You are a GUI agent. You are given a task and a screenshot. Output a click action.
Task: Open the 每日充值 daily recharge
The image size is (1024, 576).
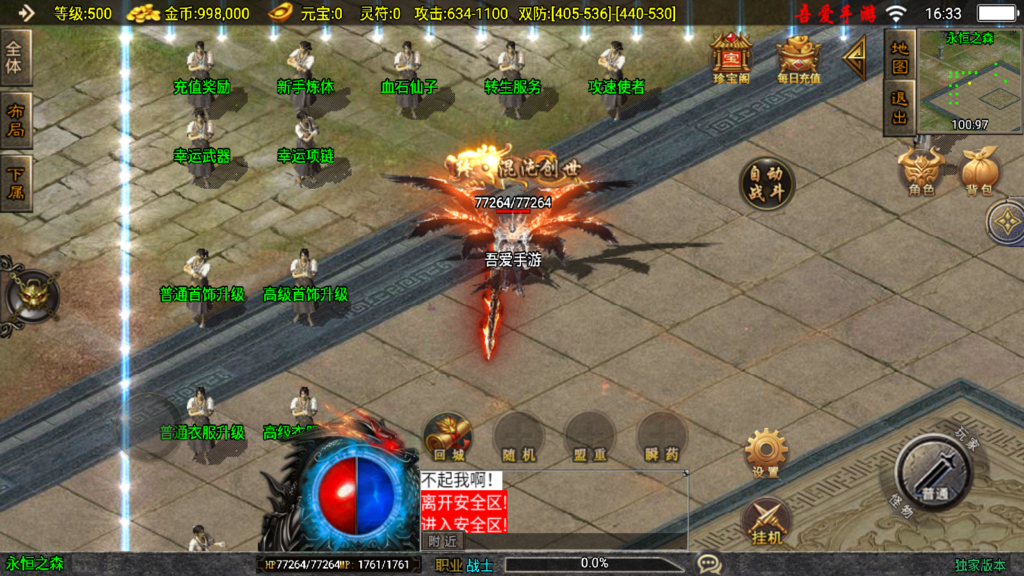point(798,58)
